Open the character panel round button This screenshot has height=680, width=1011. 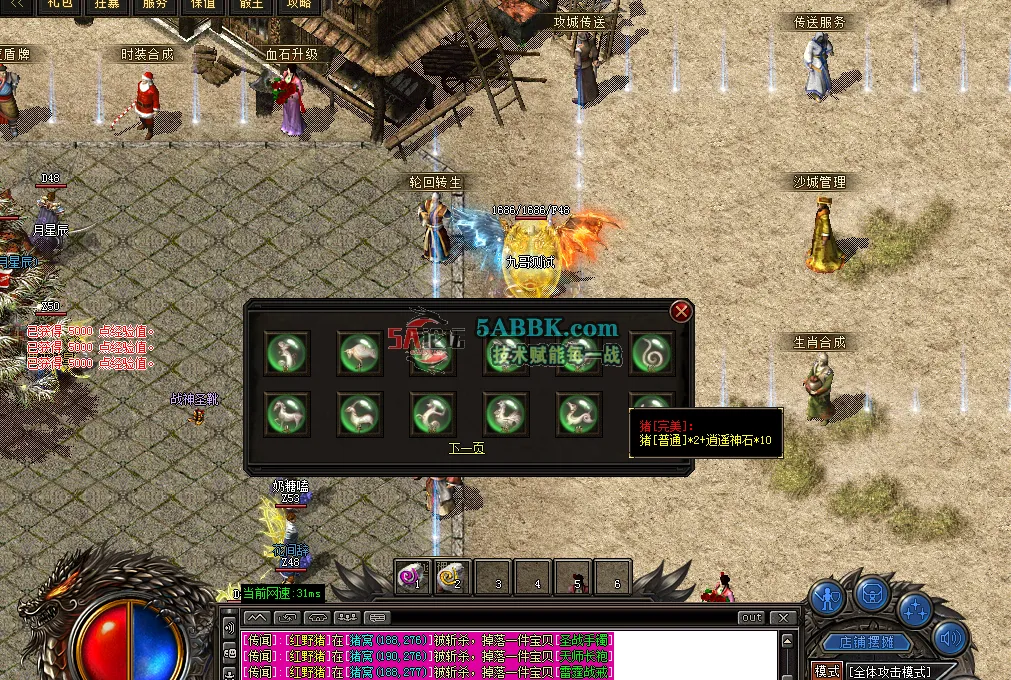tap(827, 598)
